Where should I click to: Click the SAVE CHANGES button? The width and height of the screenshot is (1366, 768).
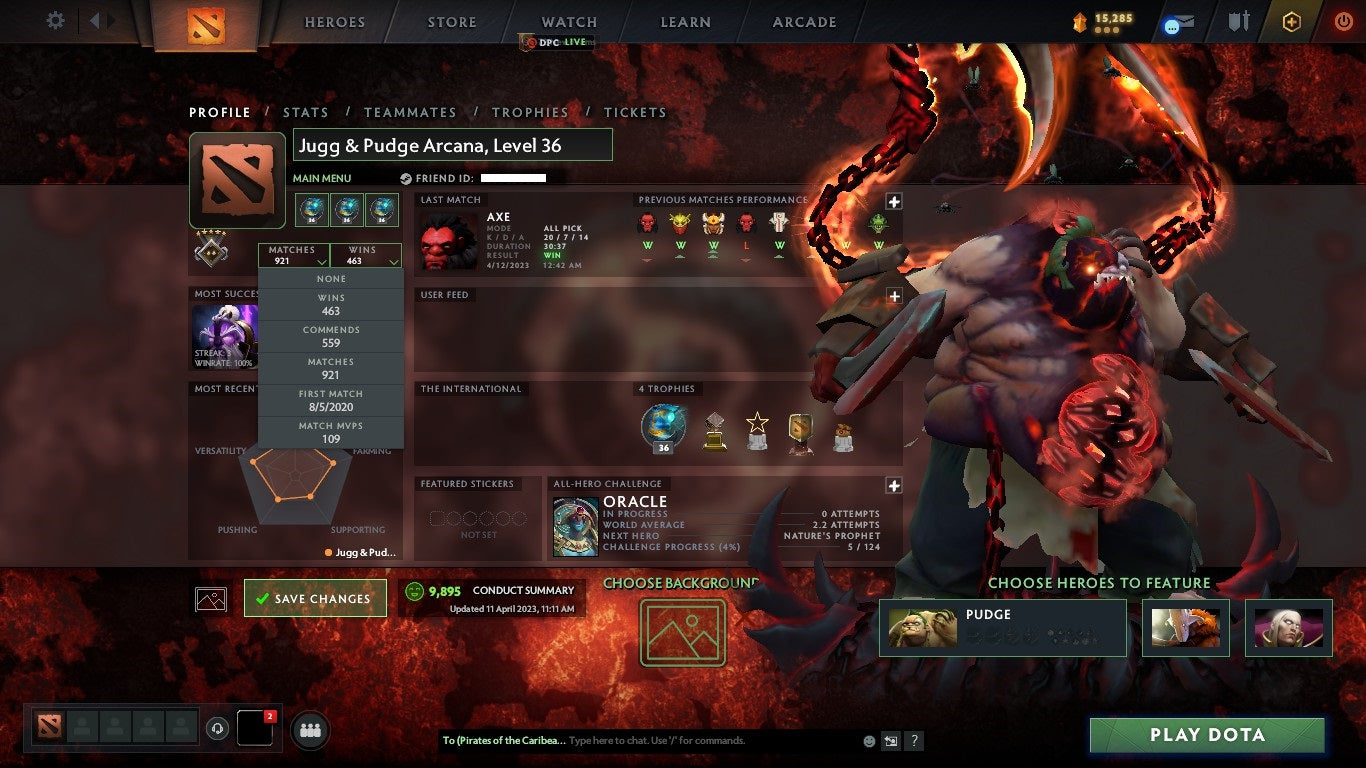point(315,597)
